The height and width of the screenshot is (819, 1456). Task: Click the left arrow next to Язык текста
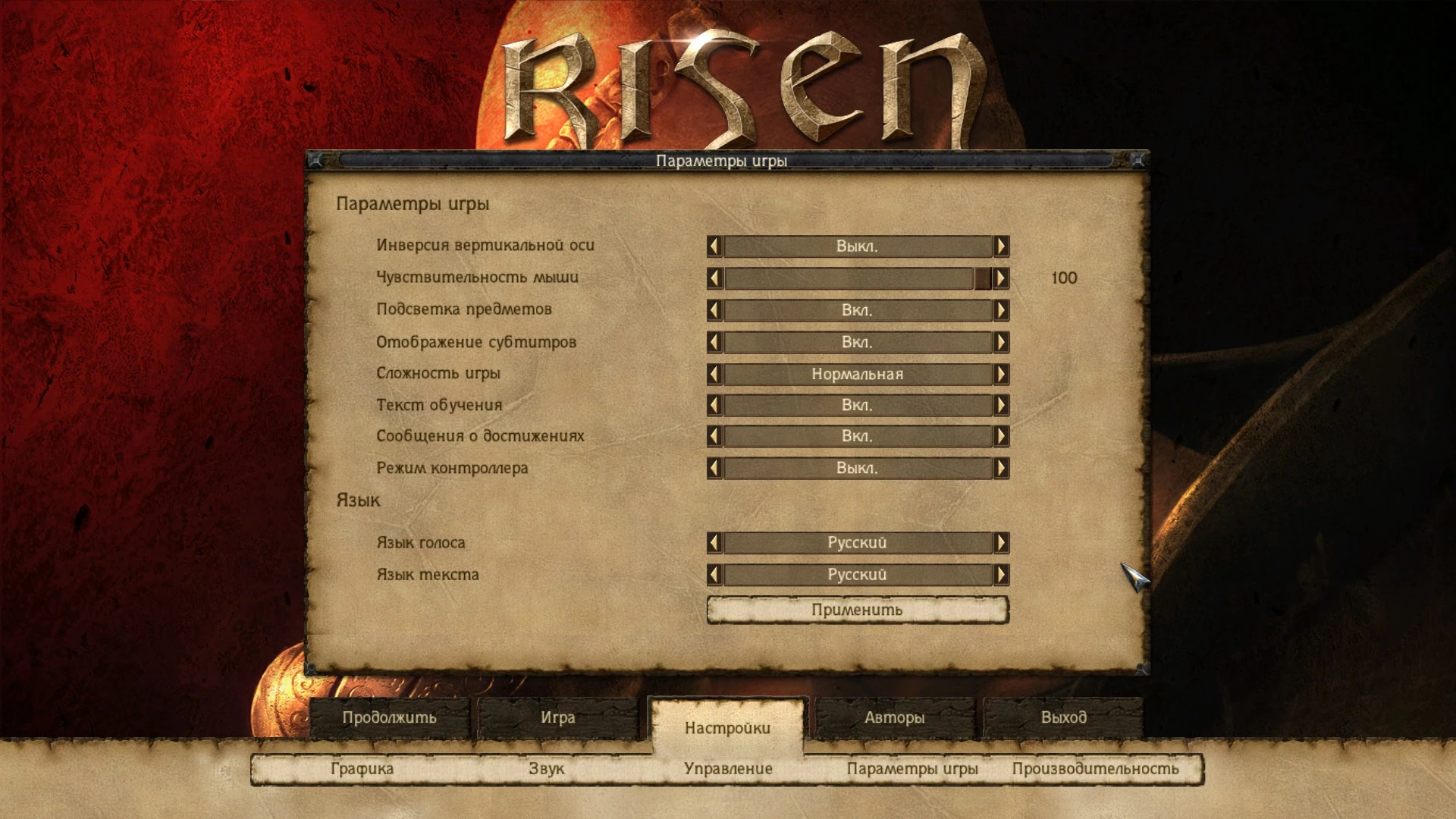tap(714, 575)
